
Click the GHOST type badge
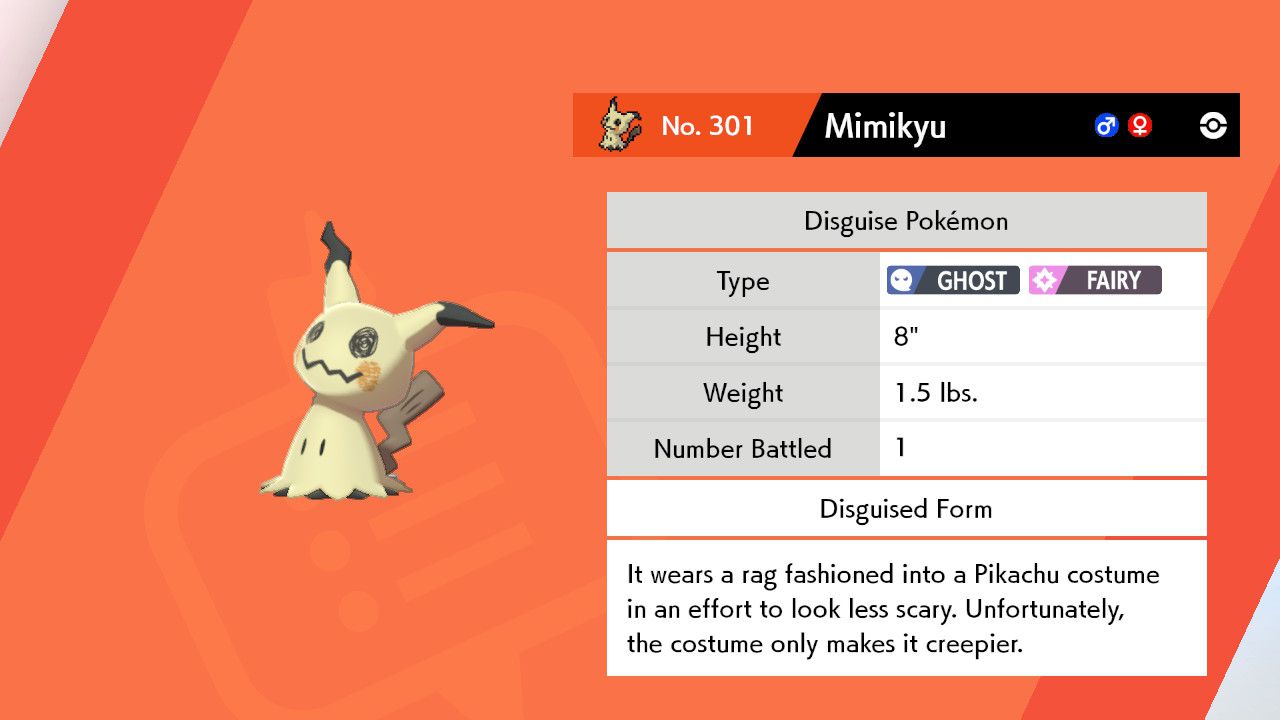point(951,280)
